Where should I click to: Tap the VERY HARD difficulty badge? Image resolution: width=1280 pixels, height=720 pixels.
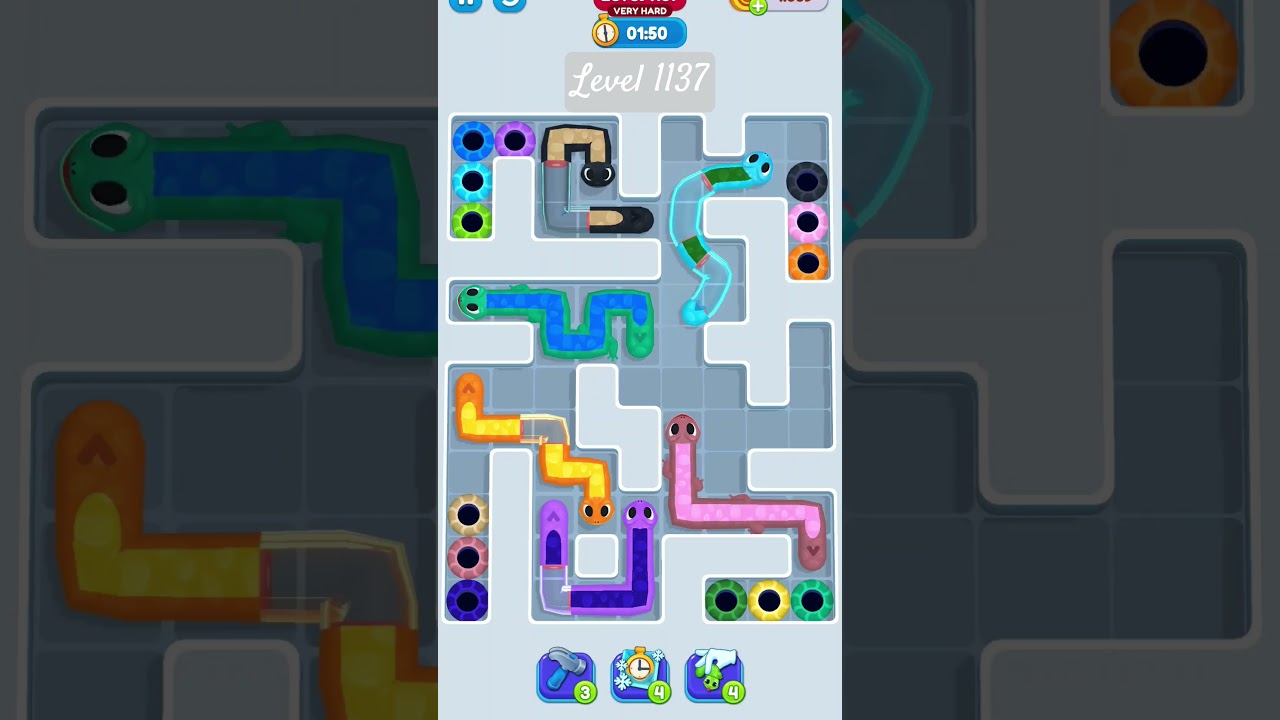[x=640, y=12]
